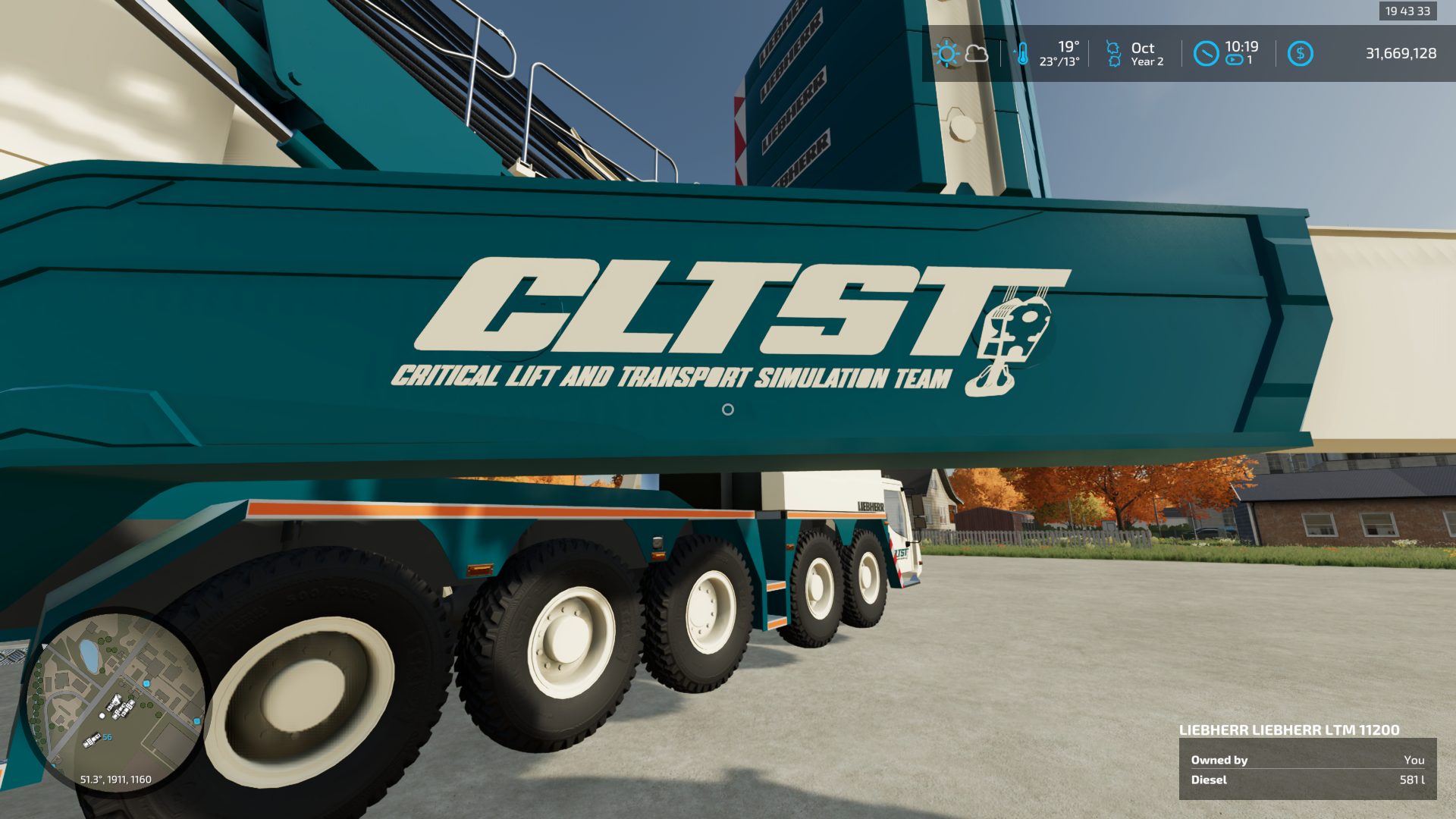Click the clock icon in the HUD

[x=1207, y=53]
